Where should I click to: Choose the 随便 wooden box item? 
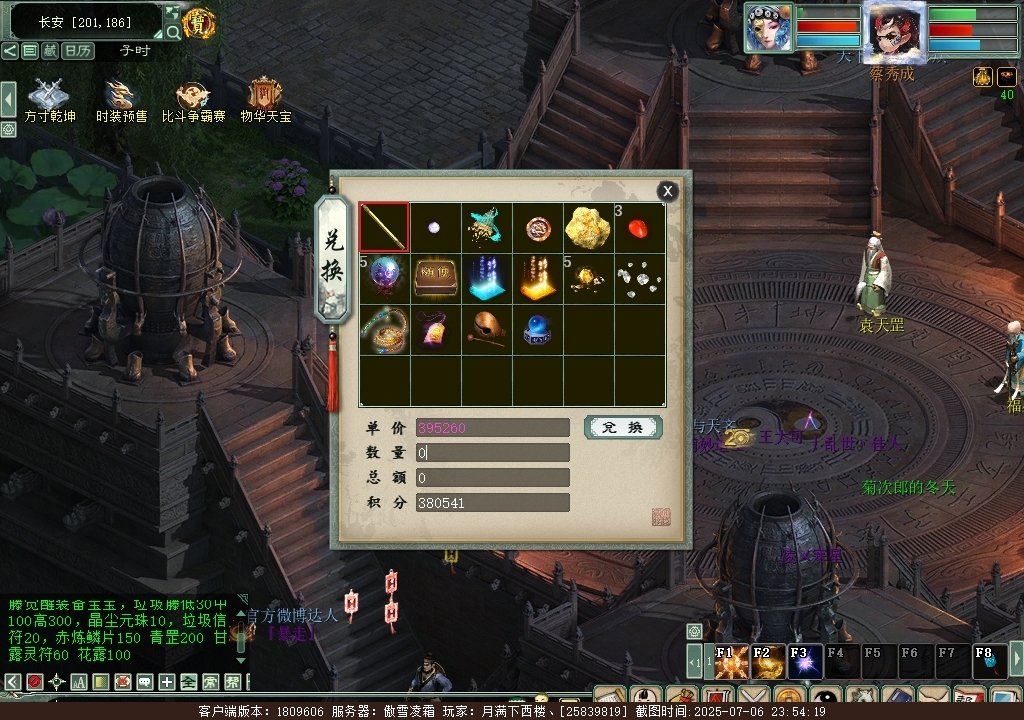[435, 279]
